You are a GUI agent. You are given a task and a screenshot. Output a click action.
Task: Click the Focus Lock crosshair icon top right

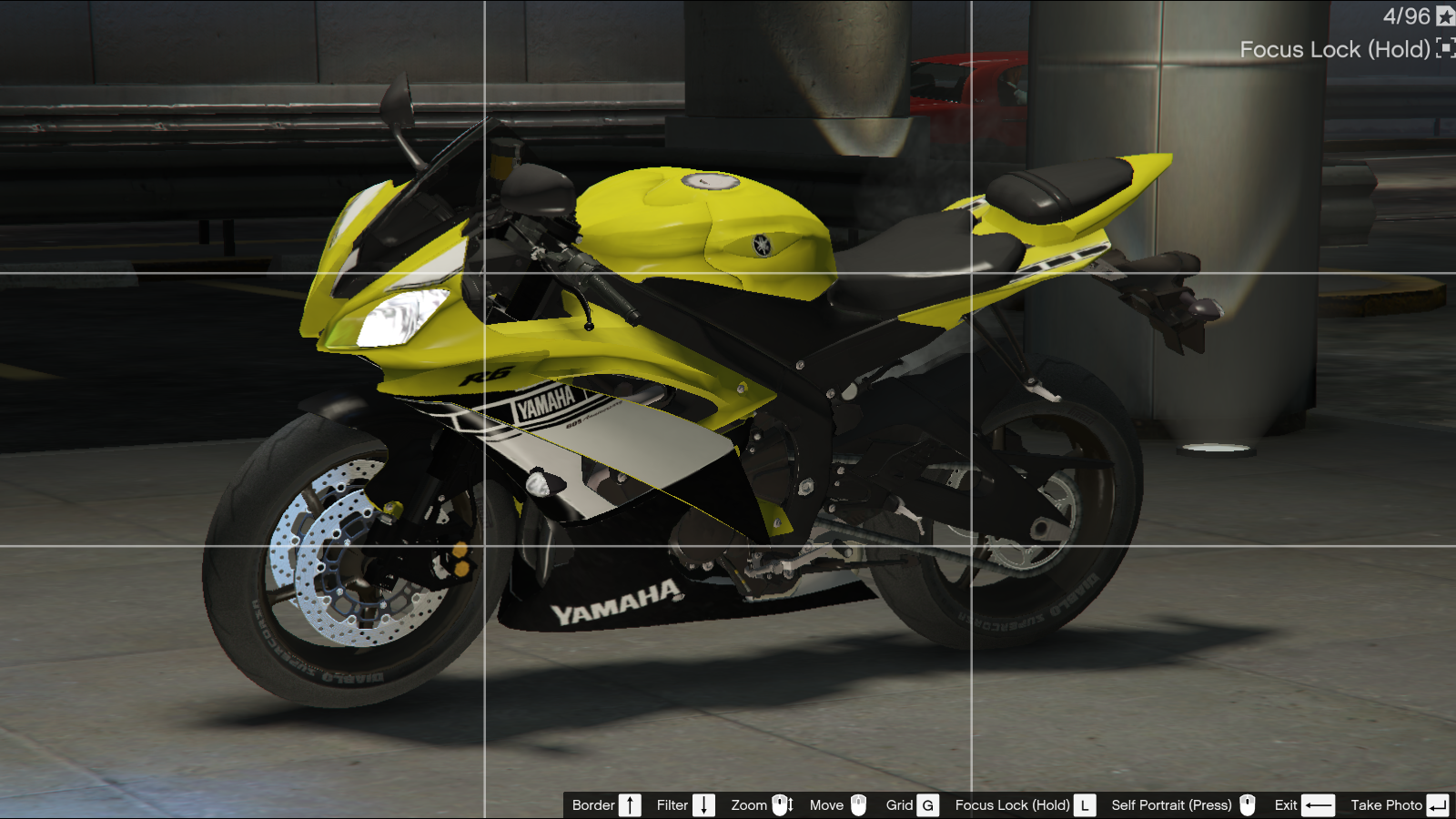pyautogui.click(x=1447, y=48)
